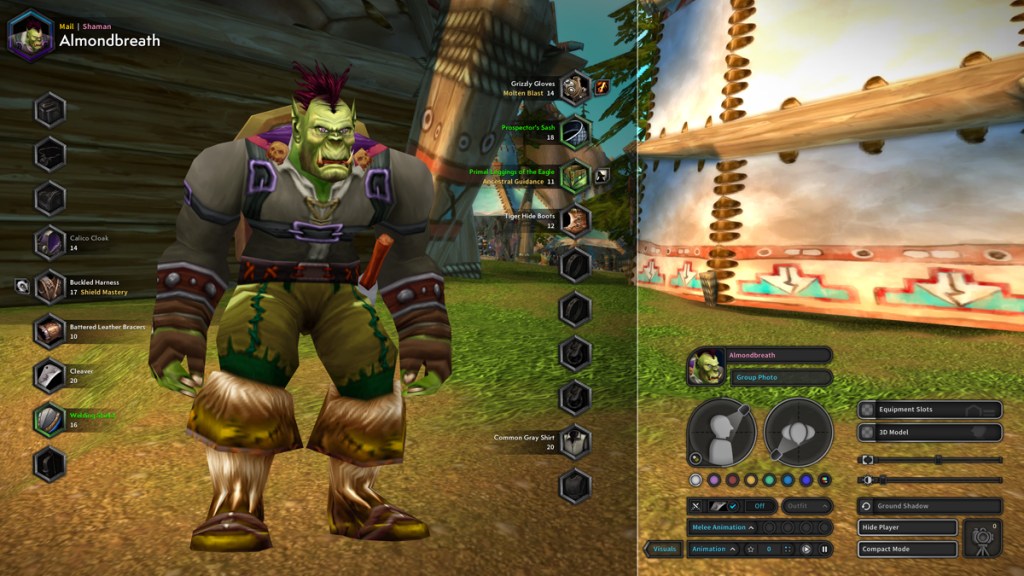Pause the character animation
This screenshot has height=576, width=1024.
pos(825,549)
